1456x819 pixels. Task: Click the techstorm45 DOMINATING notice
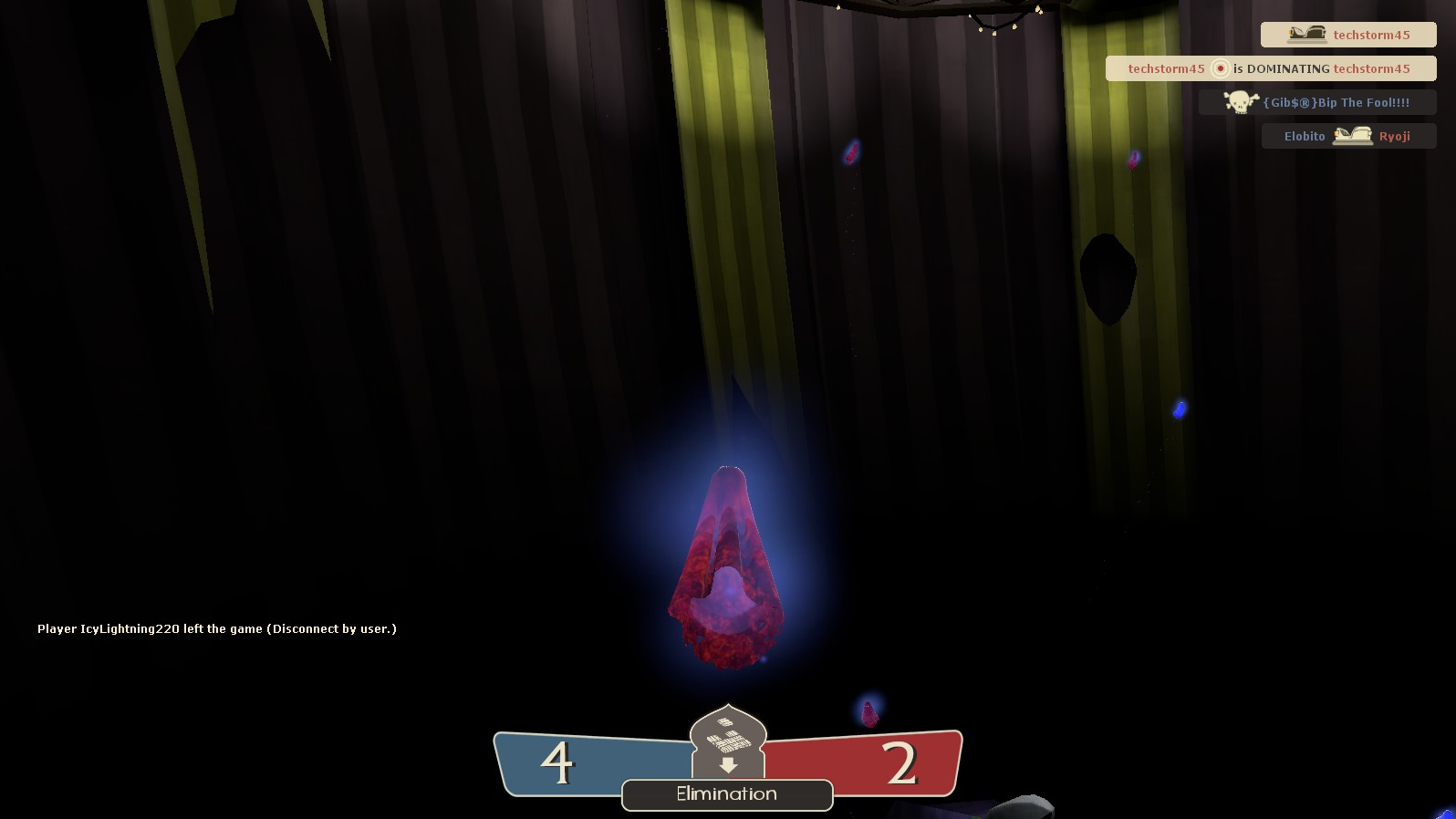[1270, 69]
